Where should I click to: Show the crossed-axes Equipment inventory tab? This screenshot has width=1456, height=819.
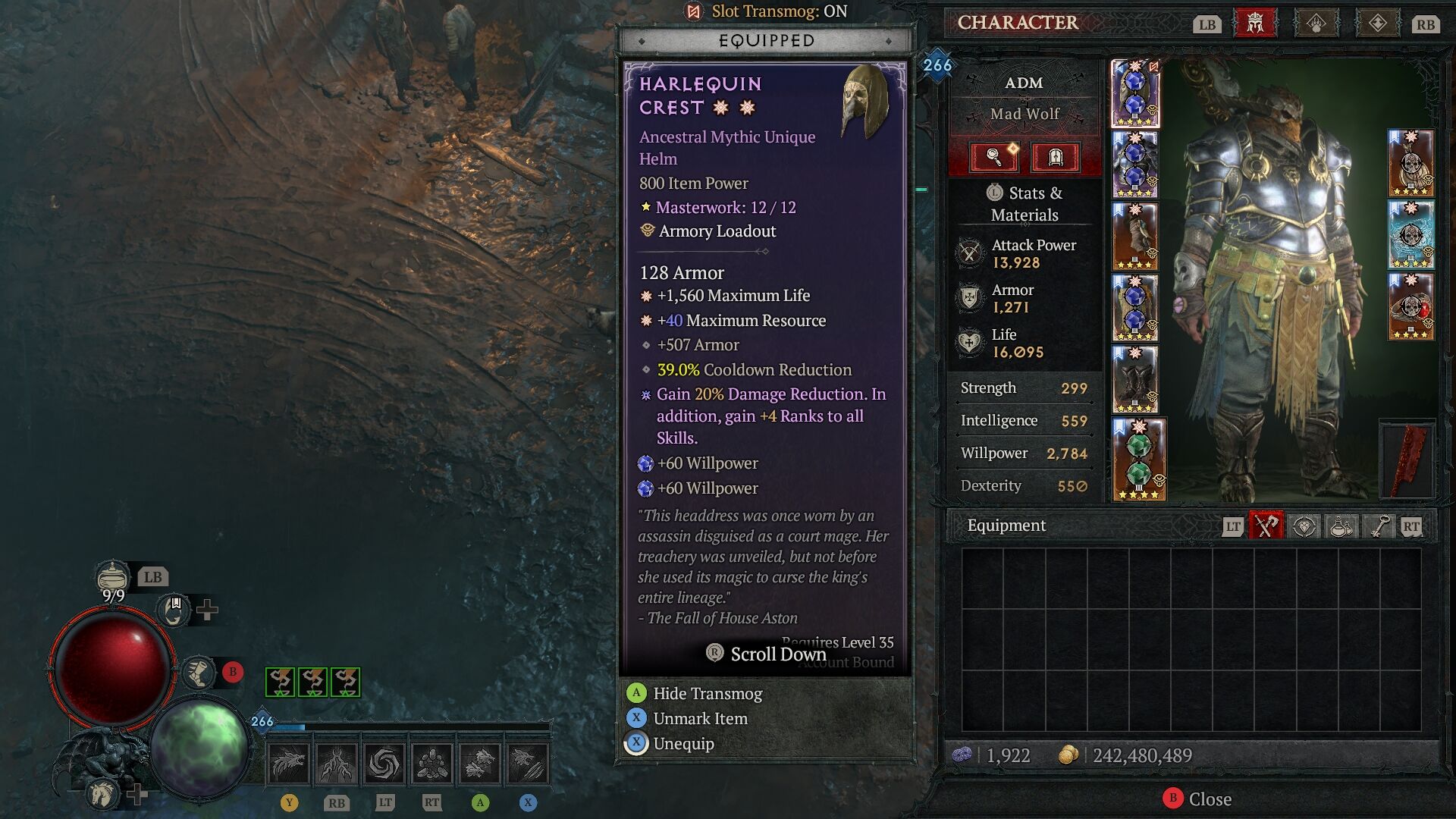point(1266,526)
